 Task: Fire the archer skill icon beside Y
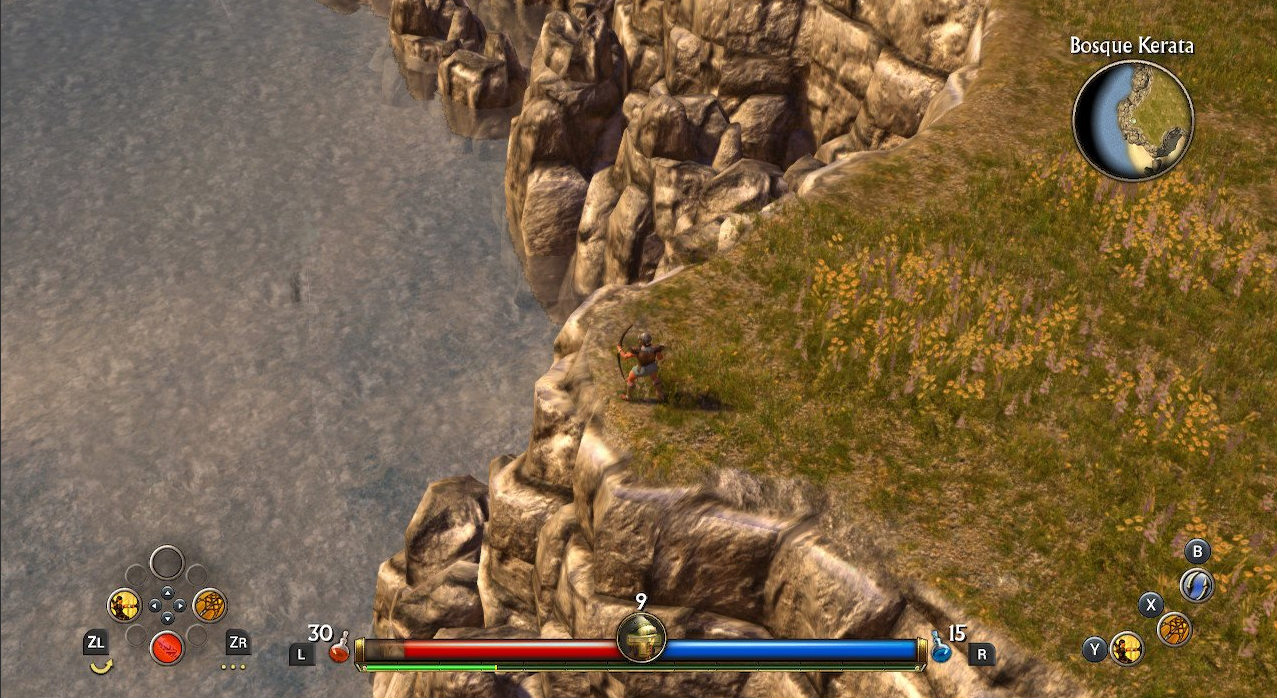click(1127, 648)
